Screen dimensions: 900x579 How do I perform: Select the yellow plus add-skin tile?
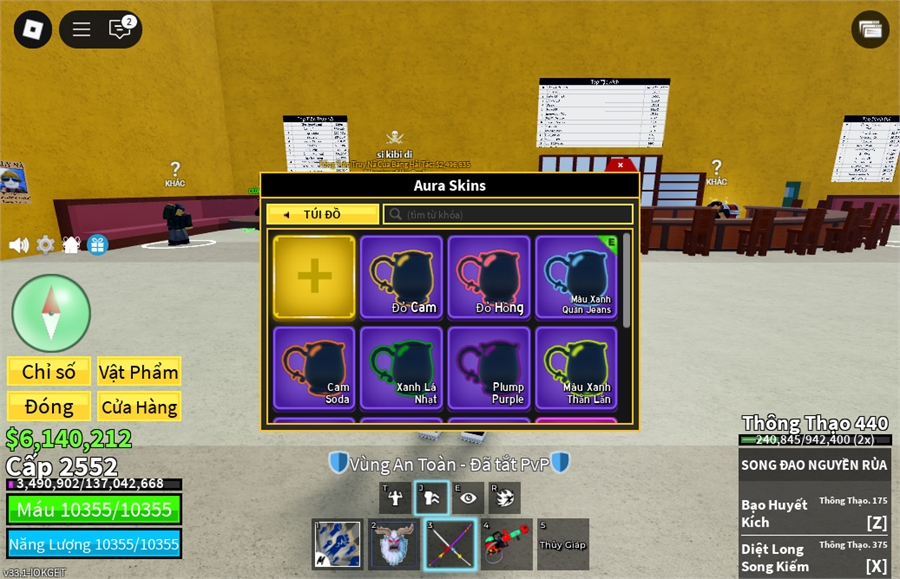click(314, 277)
